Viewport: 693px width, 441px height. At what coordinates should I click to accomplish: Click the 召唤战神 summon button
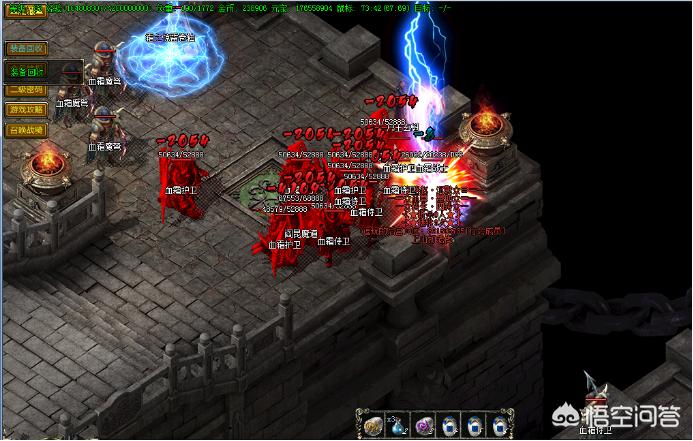(25, 129)
